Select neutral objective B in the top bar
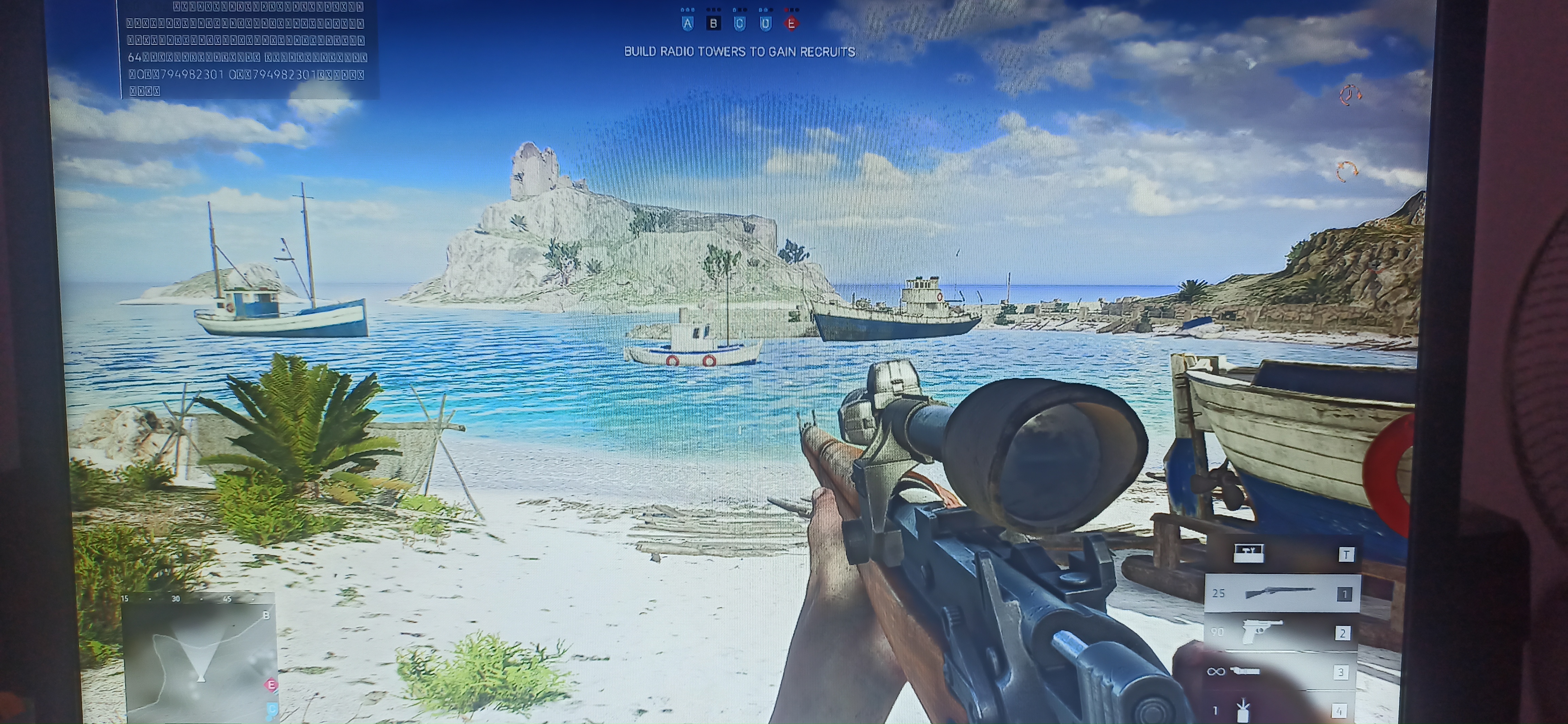This screenshot has width=1568, height=724. click(713, 24)
